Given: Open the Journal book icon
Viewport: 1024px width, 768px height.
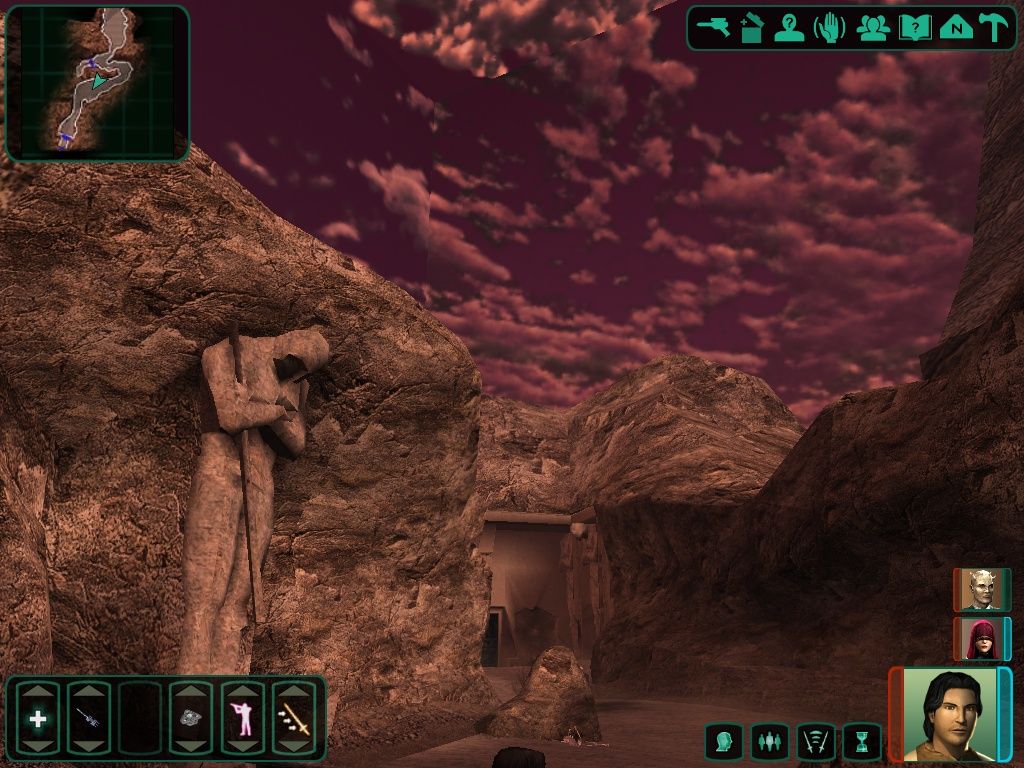Looking at the screenshot, I should click(x=914, y=28).
